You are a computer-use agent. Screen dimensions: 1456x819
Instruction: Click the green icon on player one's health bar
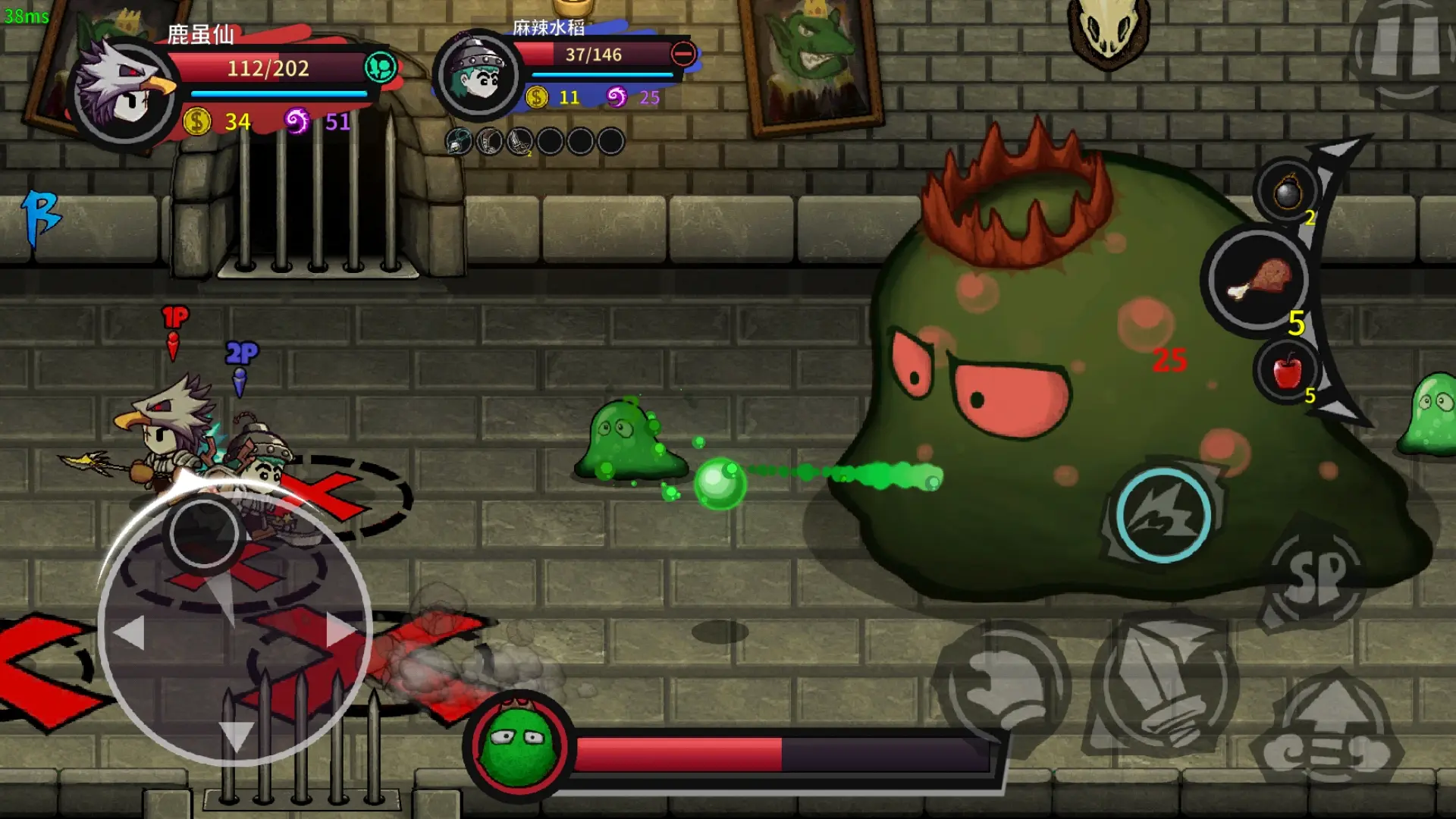(381, 67)
